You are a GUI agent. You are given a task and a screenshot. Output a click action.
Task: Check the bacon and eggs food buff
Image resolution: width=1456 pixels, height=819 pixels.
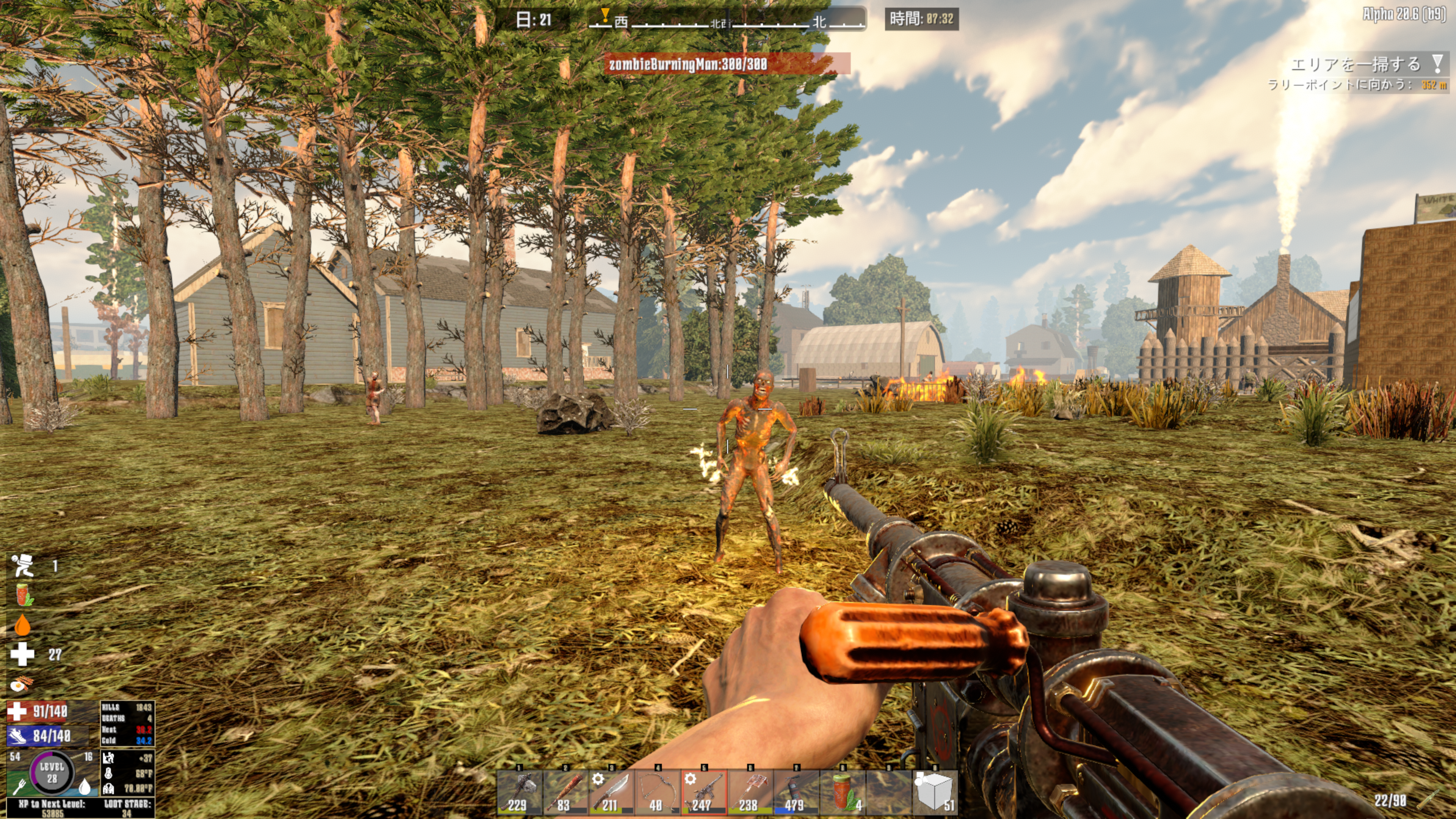click(22, 684)
